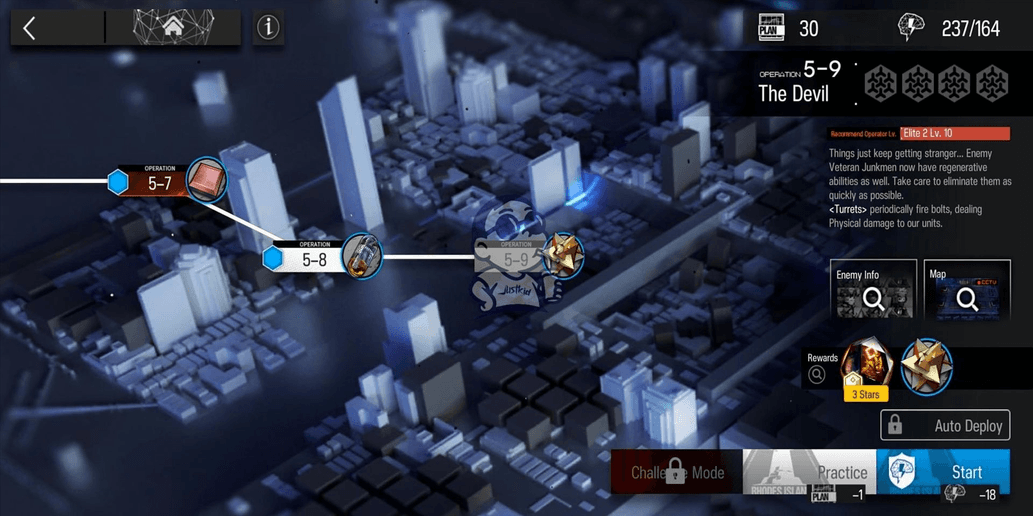Begin a Practice run
1033x516 pixels.
[x=810, y=472]
